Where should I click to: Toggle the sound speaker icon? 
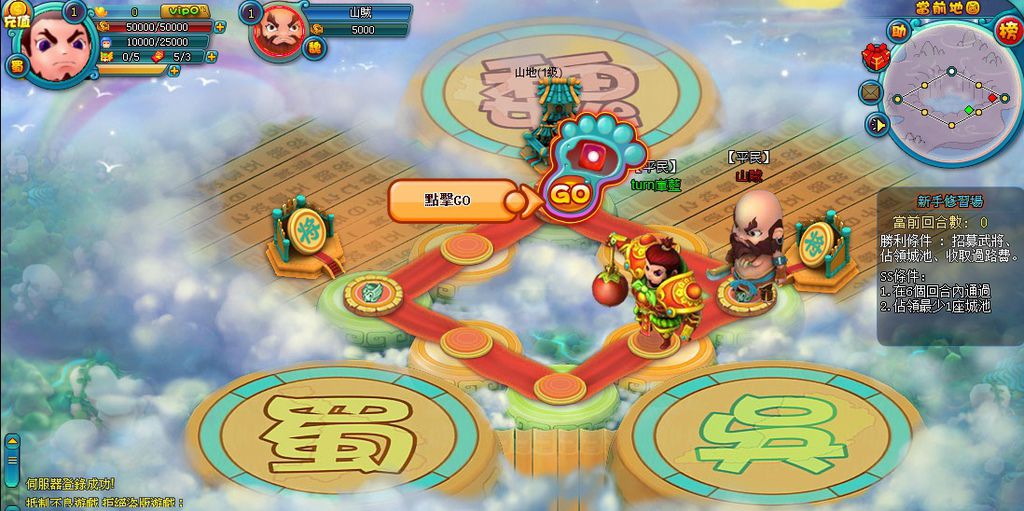point(876,125)
